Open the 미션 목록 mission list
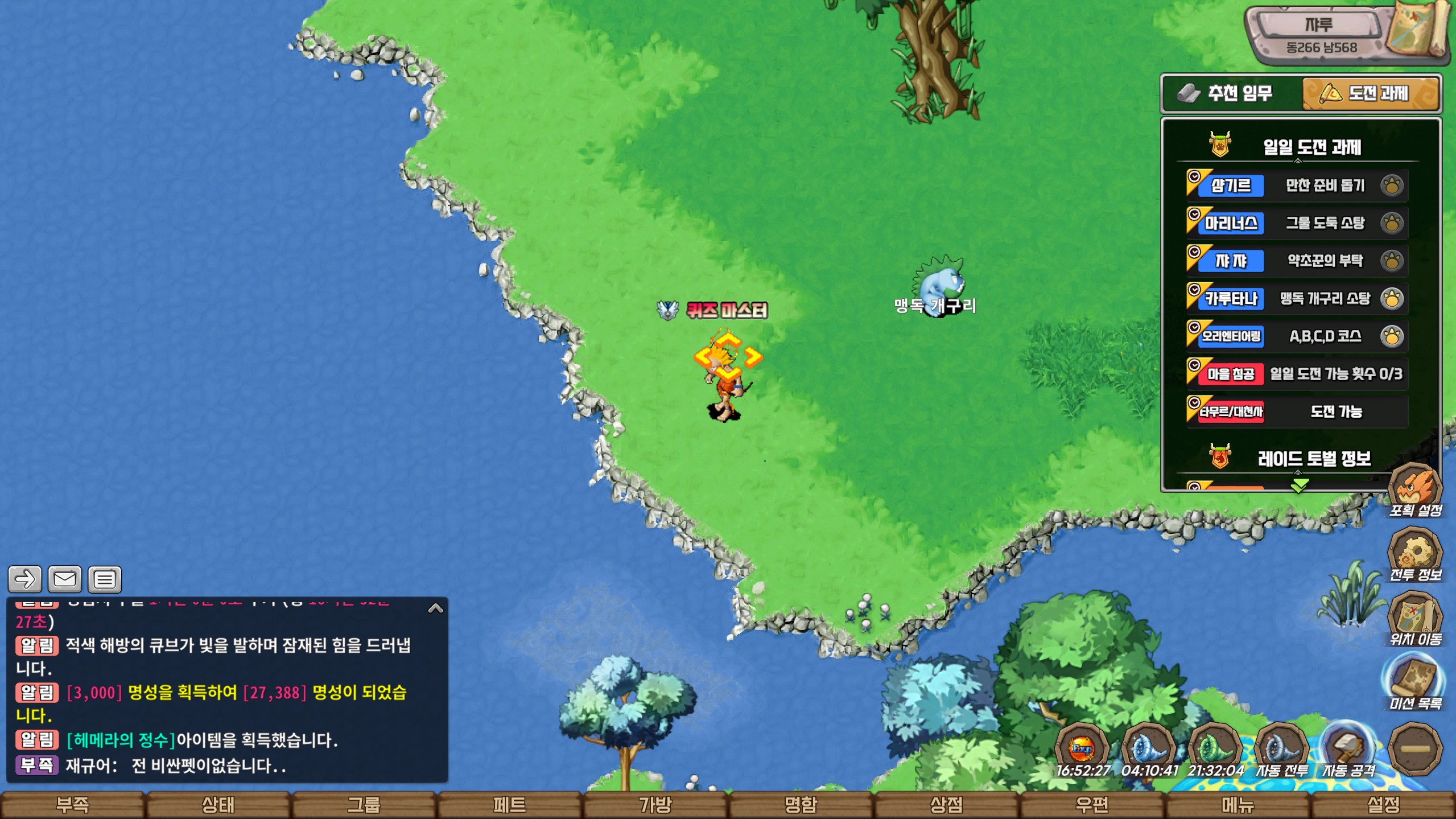This screenshot has width=1456, height=819. [x=1415, y=684]
